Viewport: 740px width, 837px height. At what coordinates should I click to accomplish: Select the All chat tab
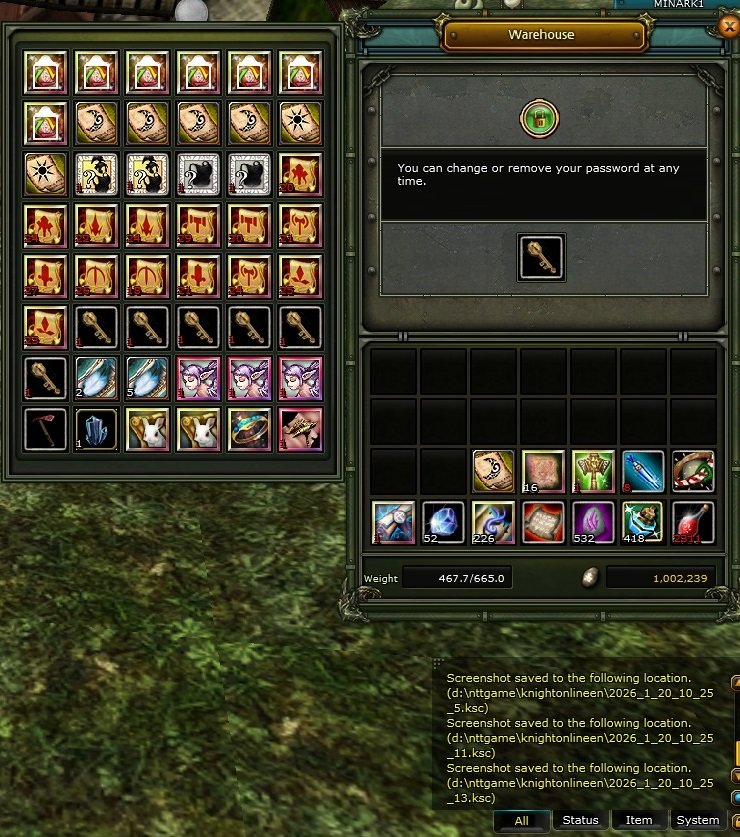(521, 820)
